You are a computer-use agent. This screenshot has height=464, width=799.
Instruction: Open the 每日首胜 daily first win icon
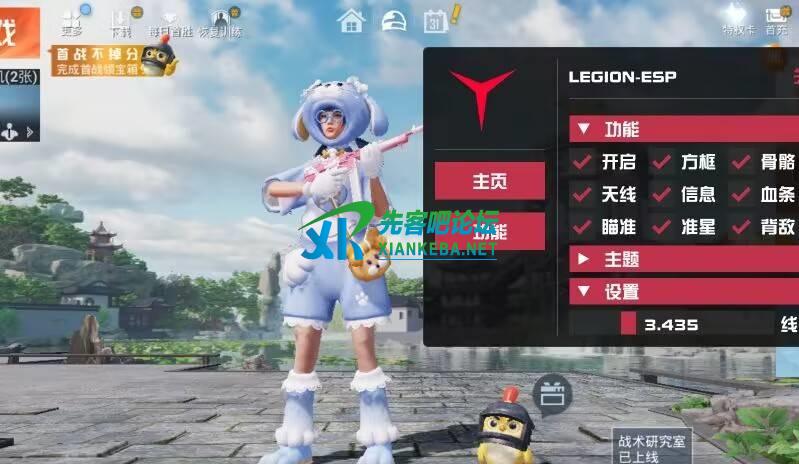(168, 20)
